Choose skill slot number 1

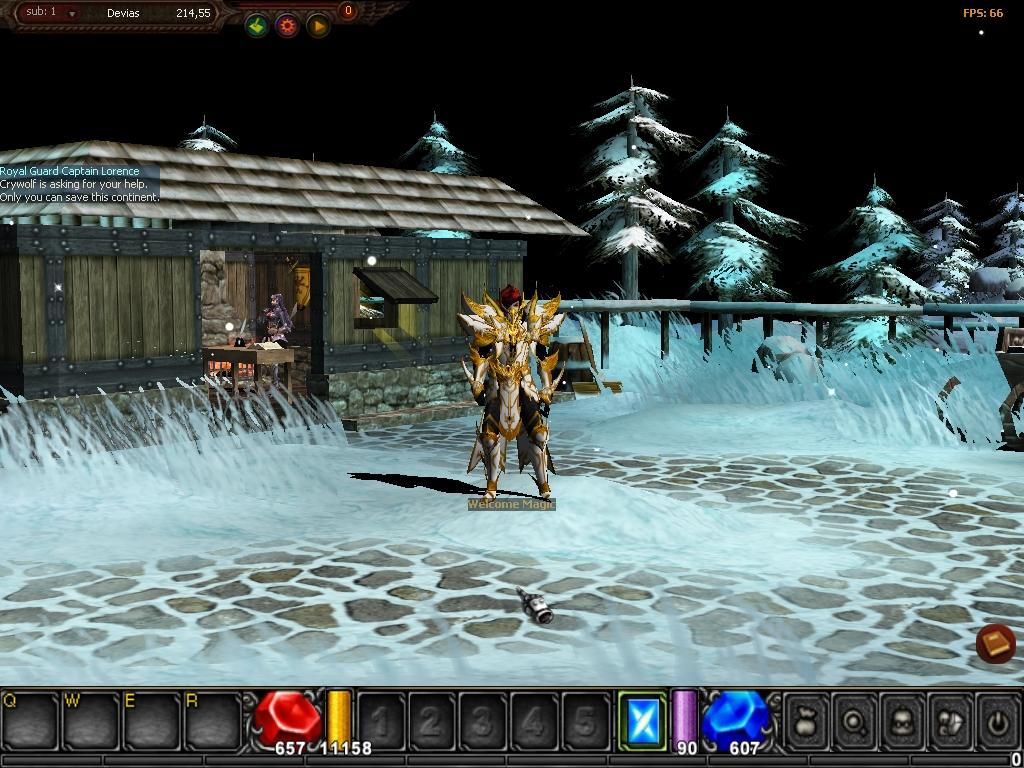(381, 720)
